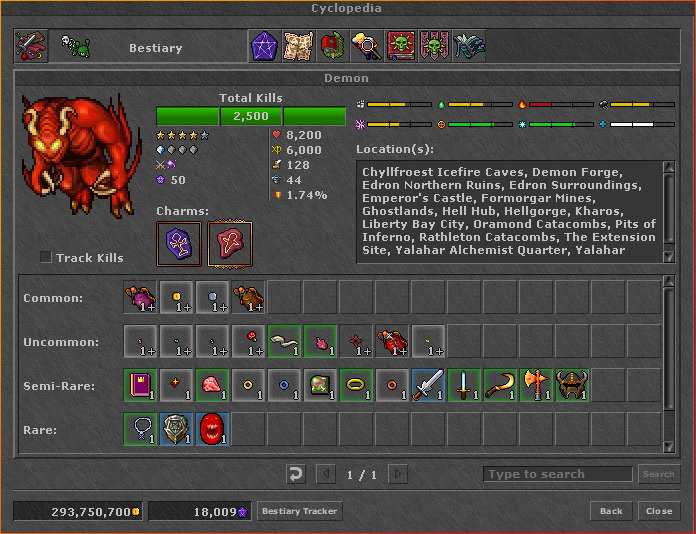
Task: Select the fire axe loot slot
Action: (x=536, y=385)
